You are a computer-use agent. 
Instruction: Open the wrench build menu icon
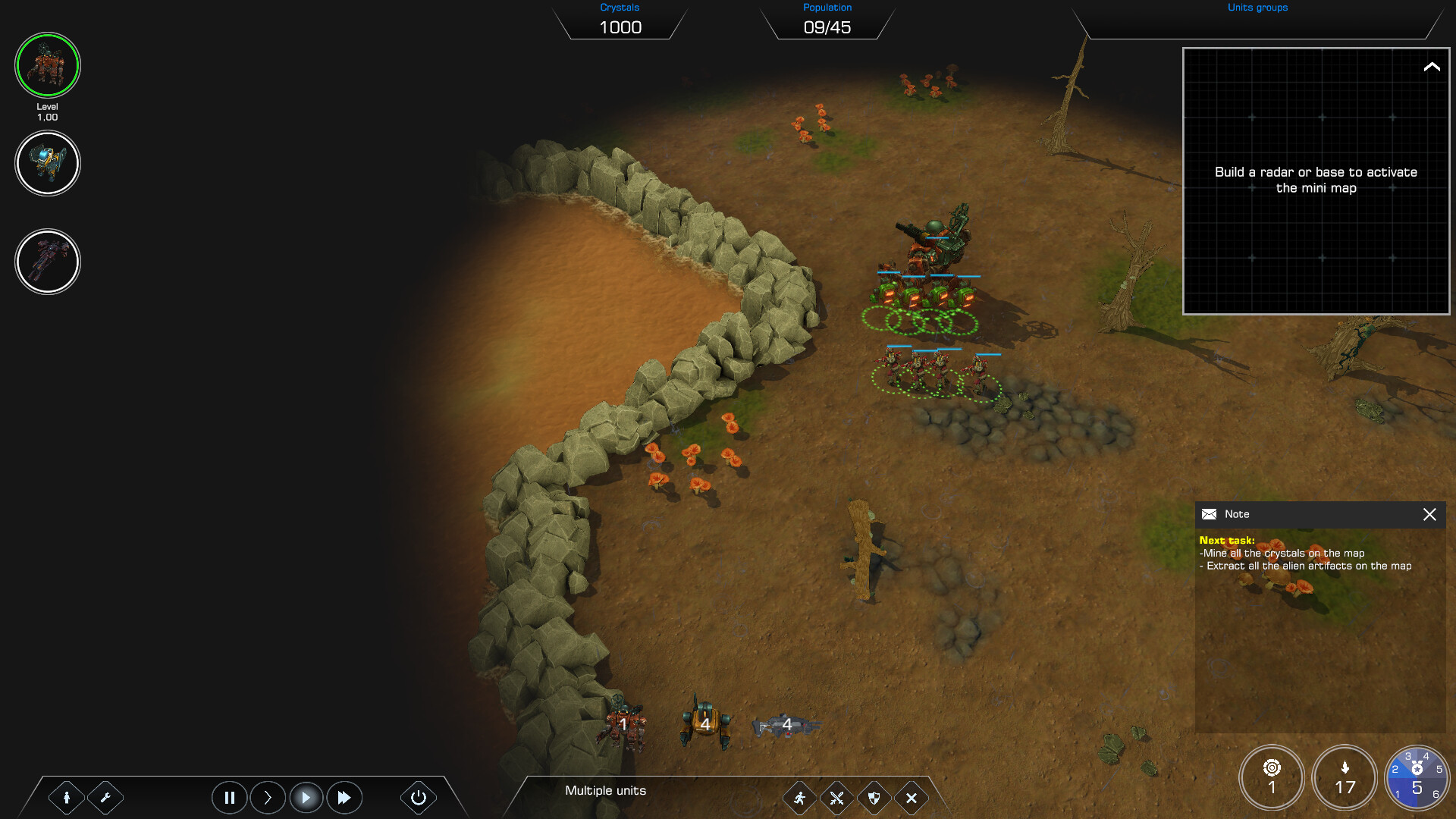point(105,797)
